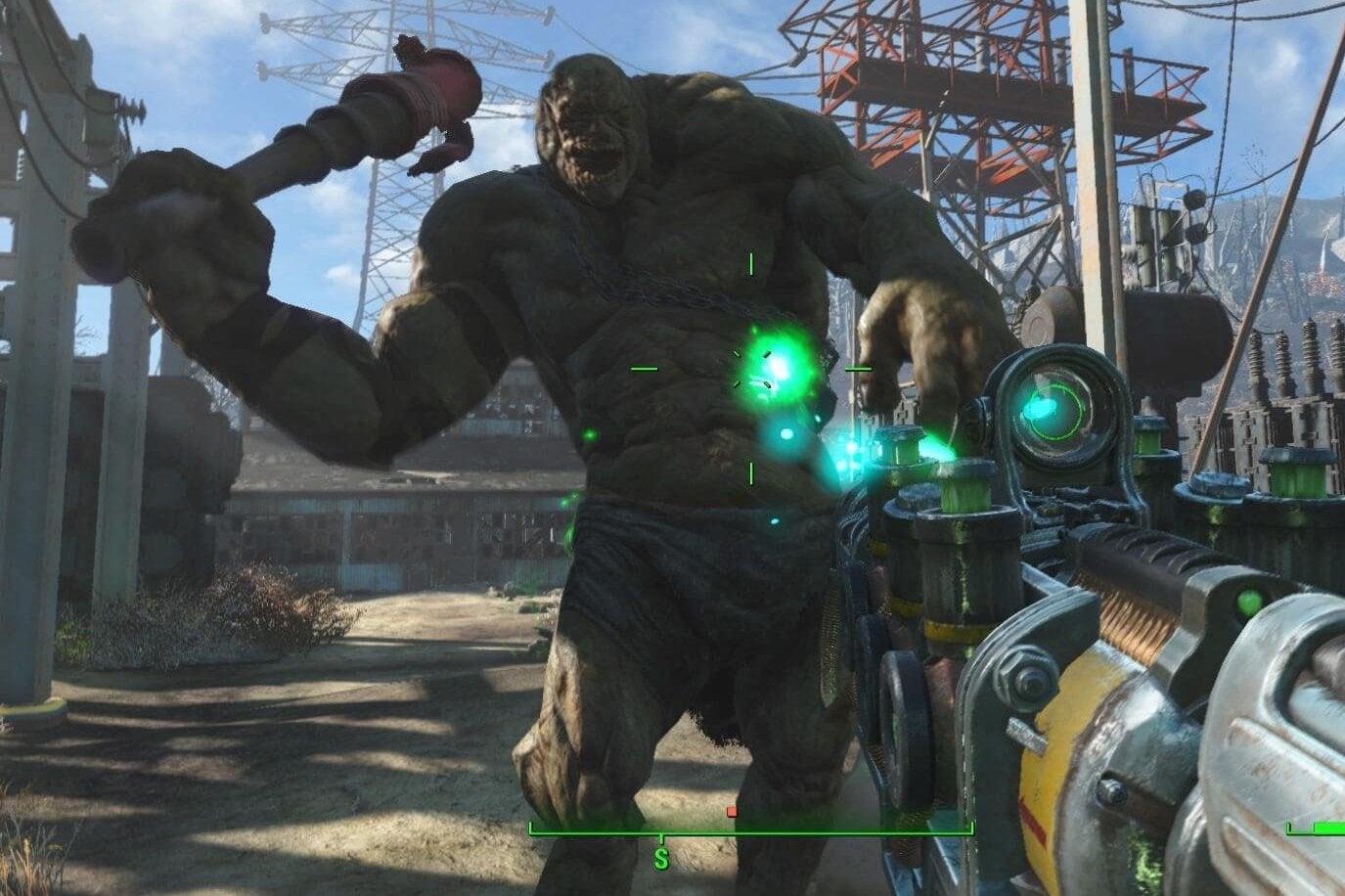This screenshot has width=1345, height=896.
Task: Click the Behemoth's roaring face
Action: [x=587, y=137]
